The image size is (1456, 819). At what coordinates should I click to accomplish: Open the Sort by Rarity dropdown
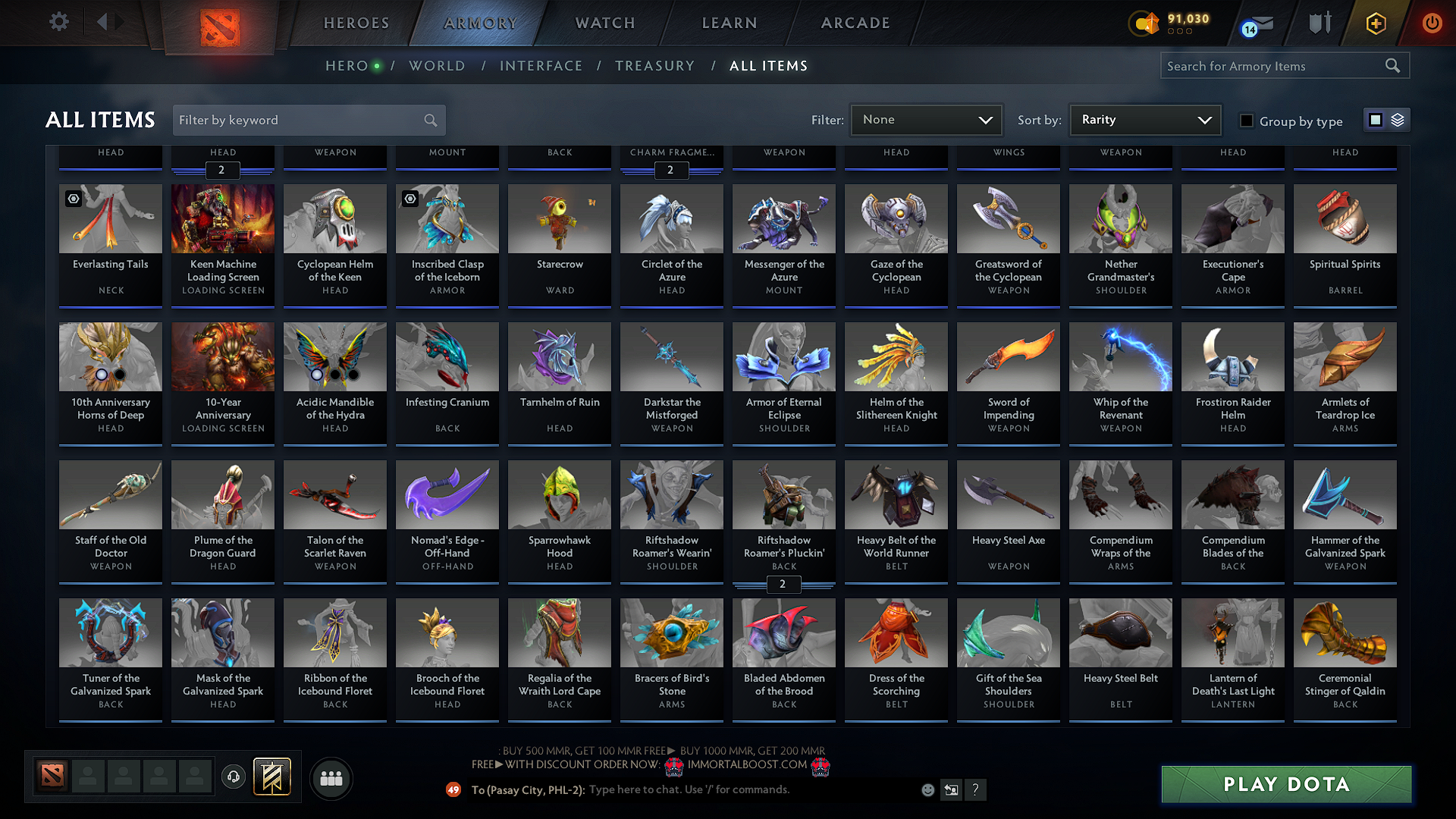pyautogui.click(x=1144, y=120)
